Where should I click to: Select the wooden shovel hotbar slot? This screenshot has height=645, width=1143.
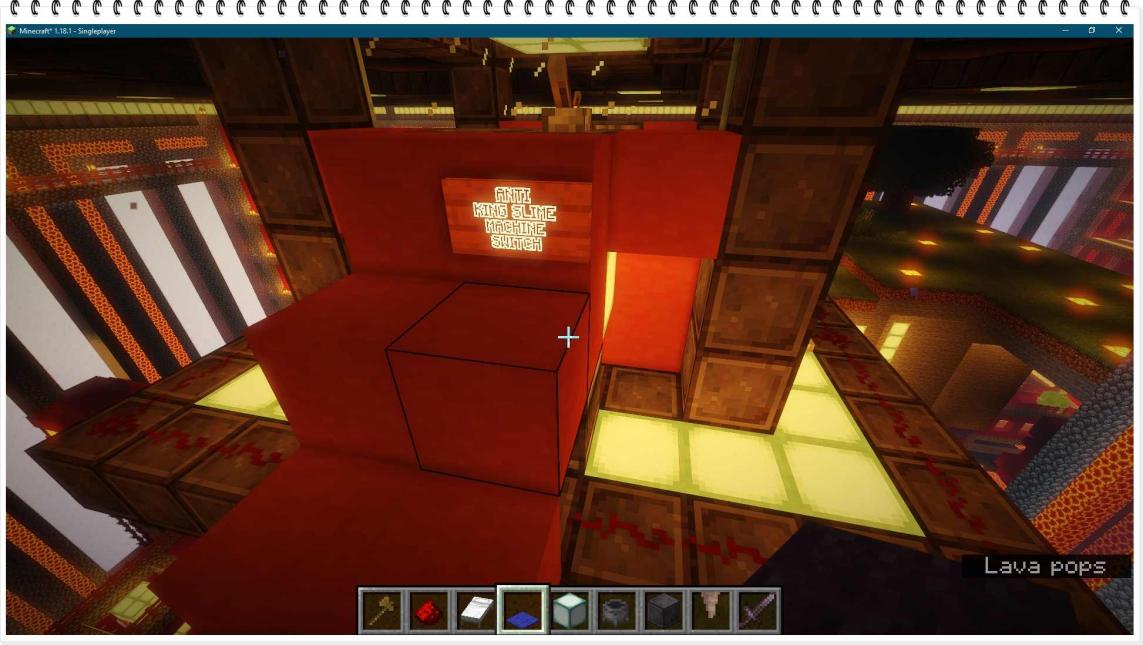coord(382,610)
